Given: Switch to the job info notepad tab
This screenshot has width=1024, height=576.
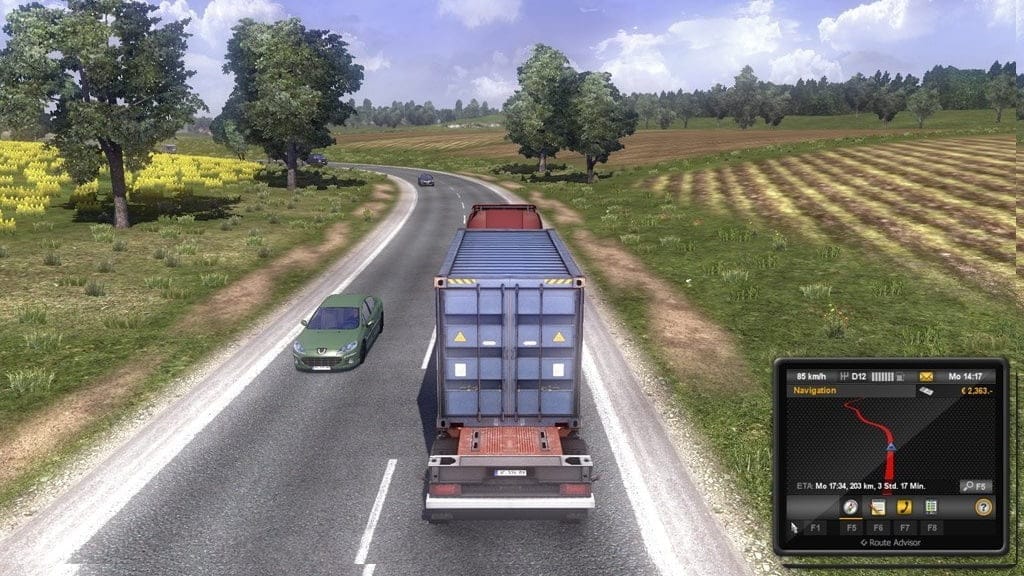Looking at the screenshot, I should [878, 507].
